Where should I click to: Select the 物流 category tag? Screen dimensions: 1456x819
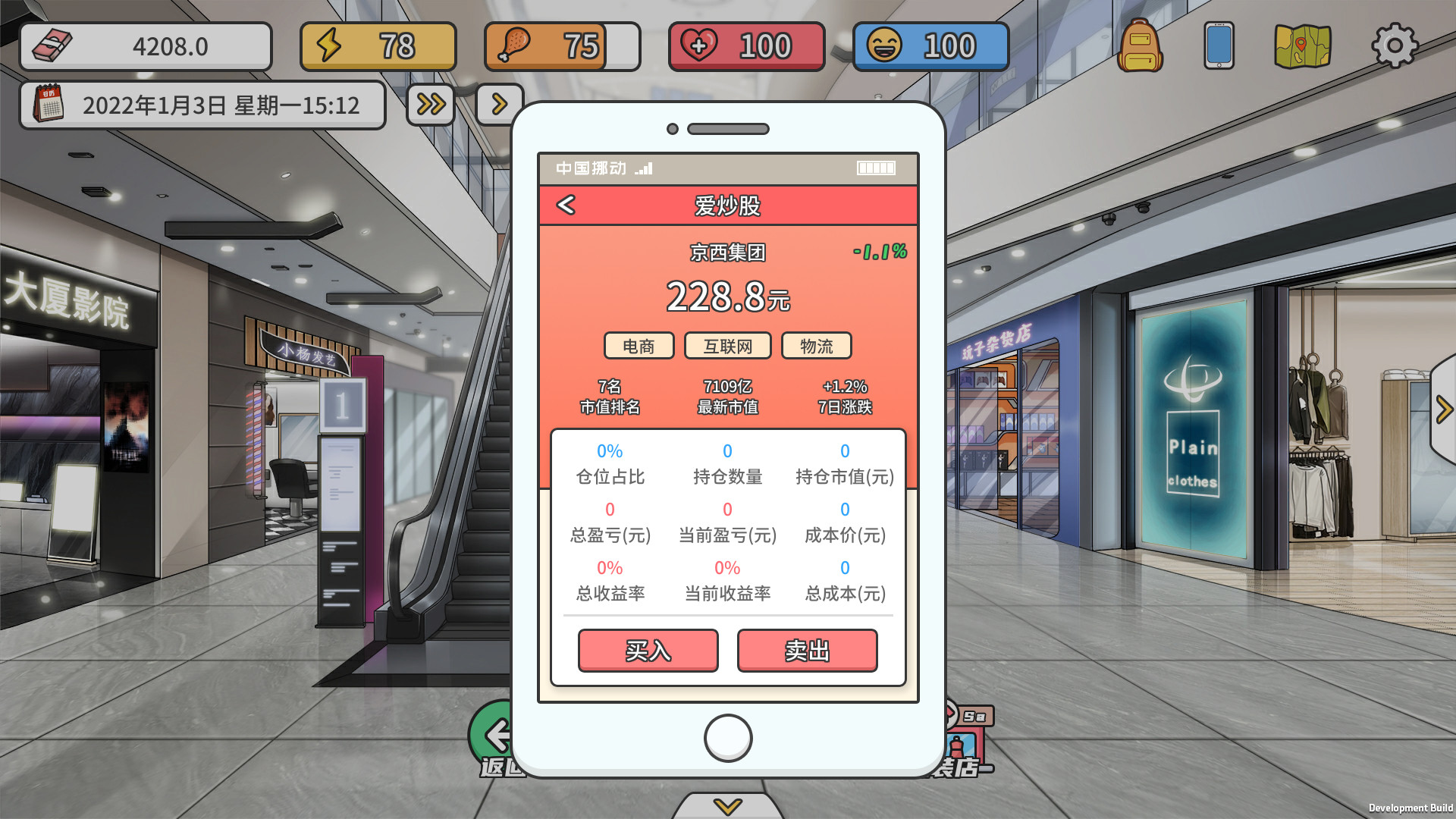pyautogui.click(x=817, y=346)
